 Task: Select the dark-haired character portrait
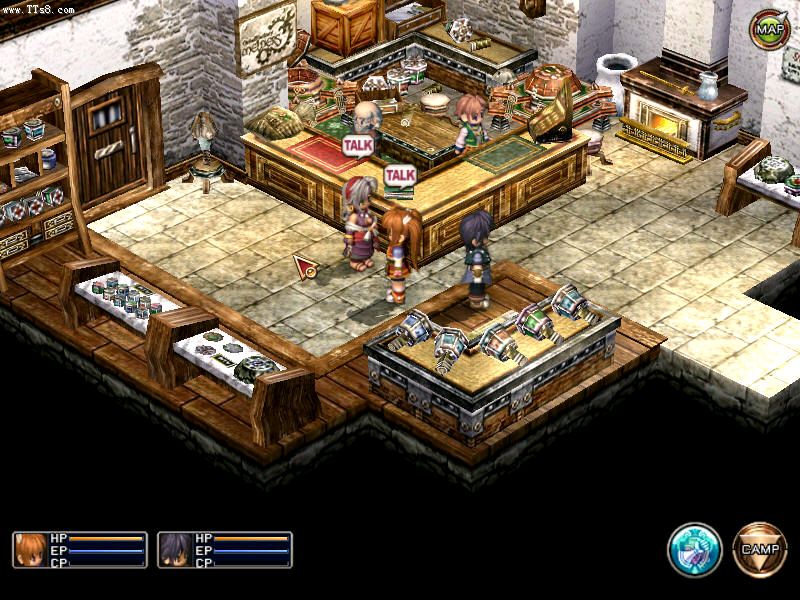175,550
